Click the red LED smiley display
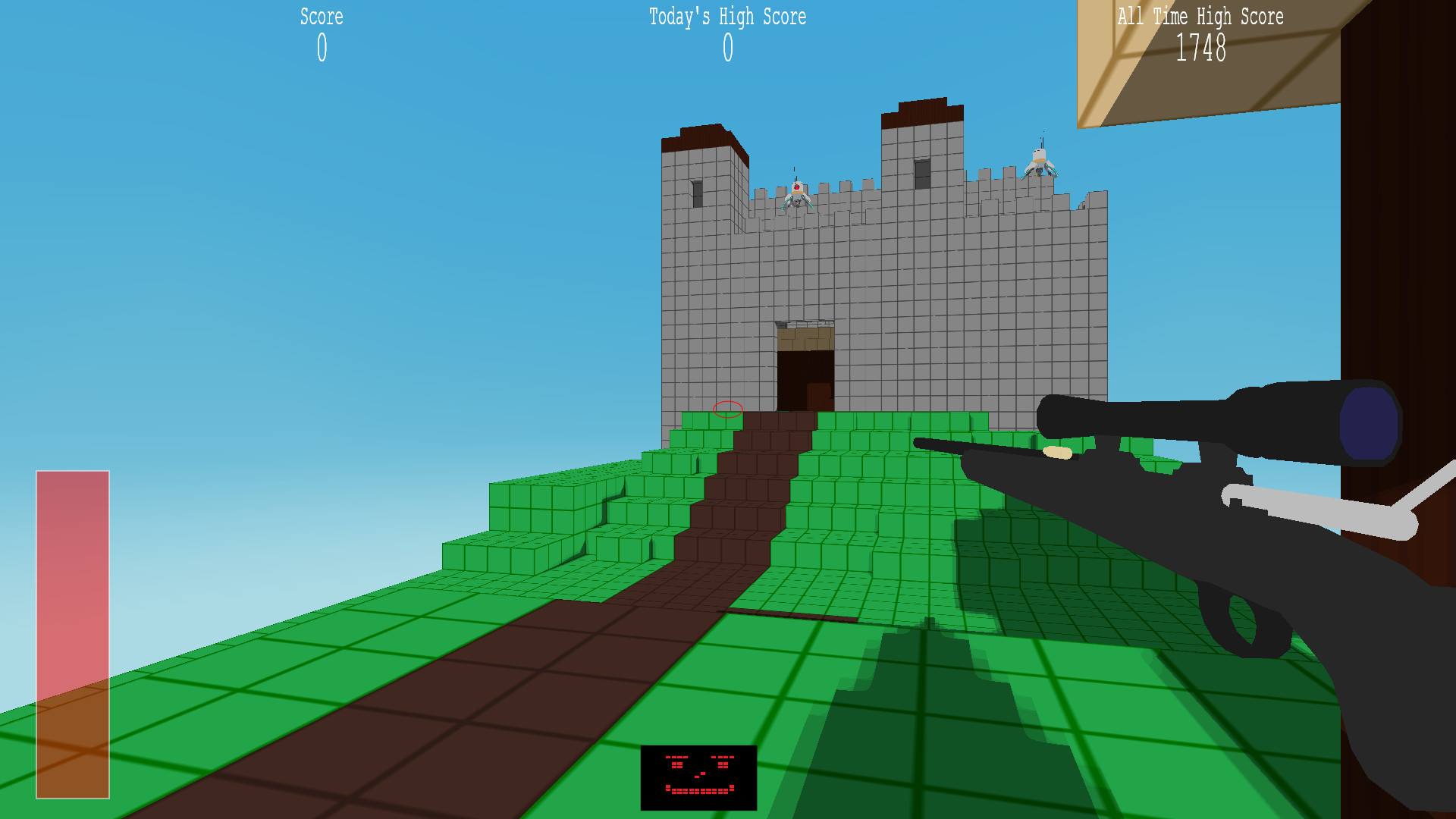 [x=698, y=775]
